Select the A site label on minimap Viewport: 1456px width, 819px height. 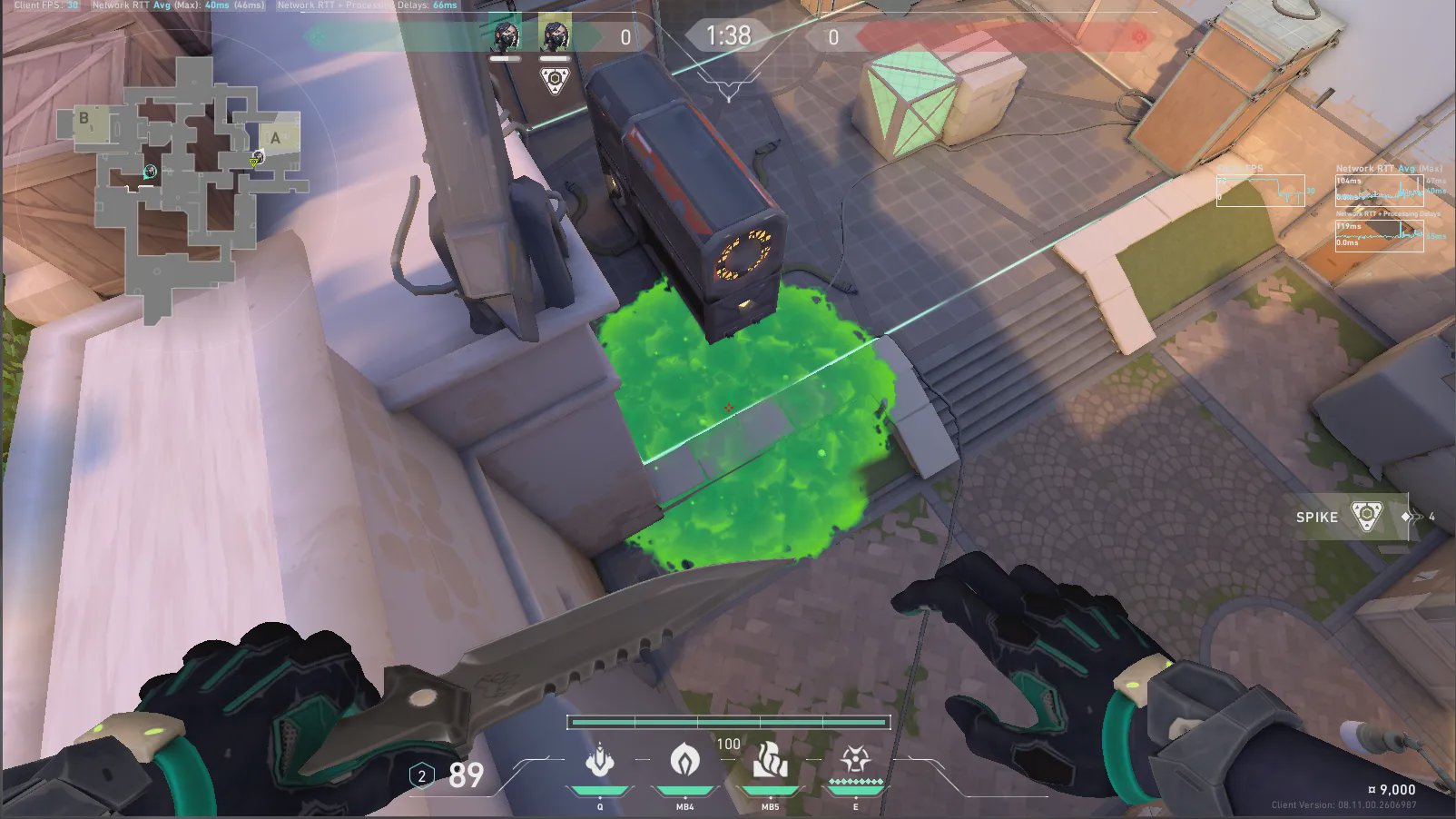[x=276, y=138]
